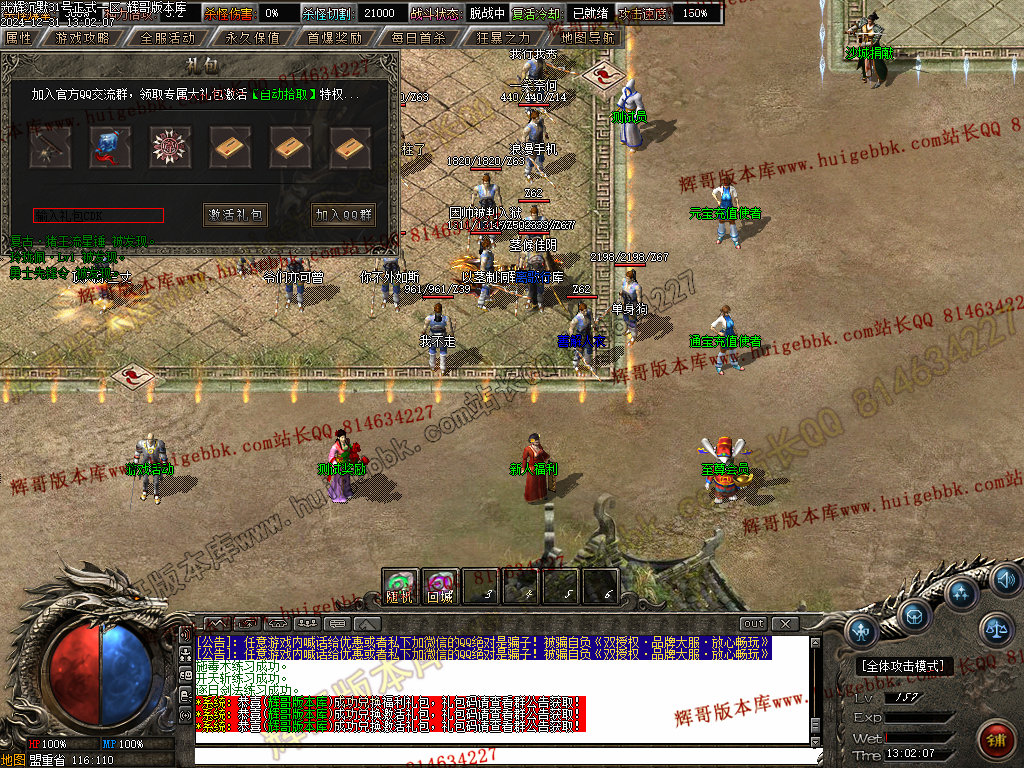Open the 狂暴之力 menu
The width and height of the screenshot is (1024, 768).
(503, 37)
